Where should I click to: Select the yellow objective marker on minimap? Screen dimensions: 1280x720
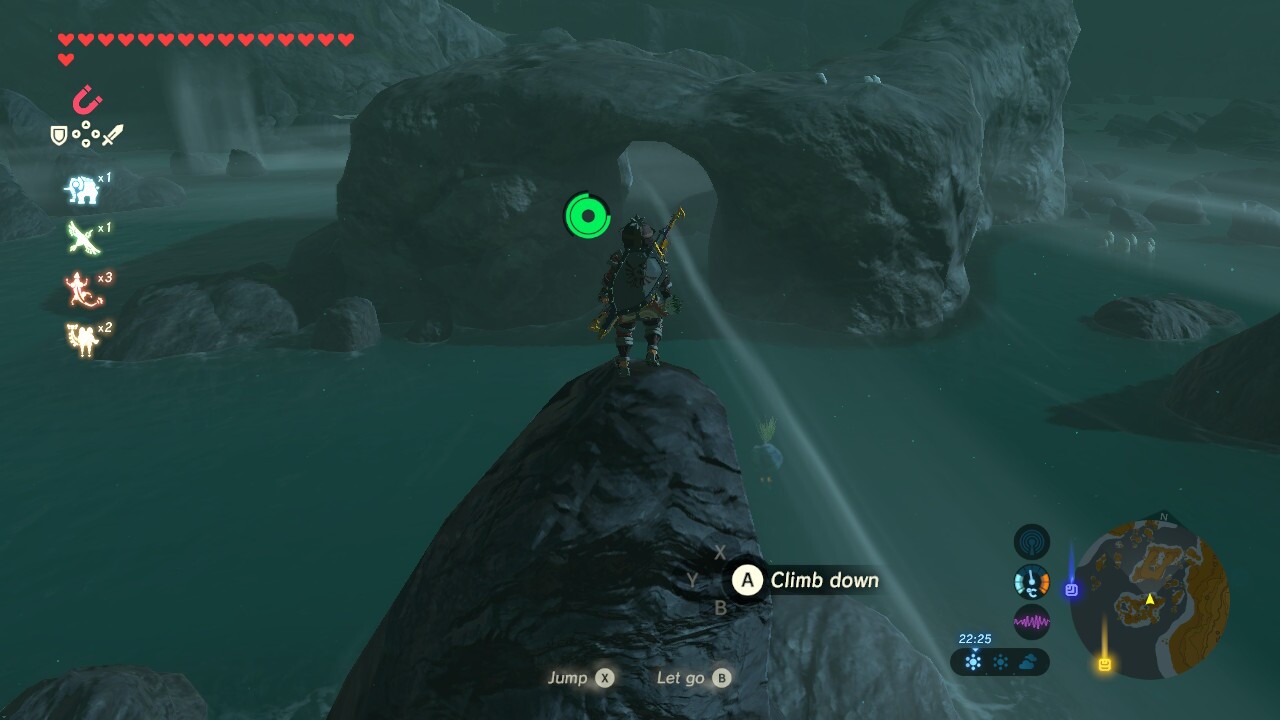(1105, 664)
